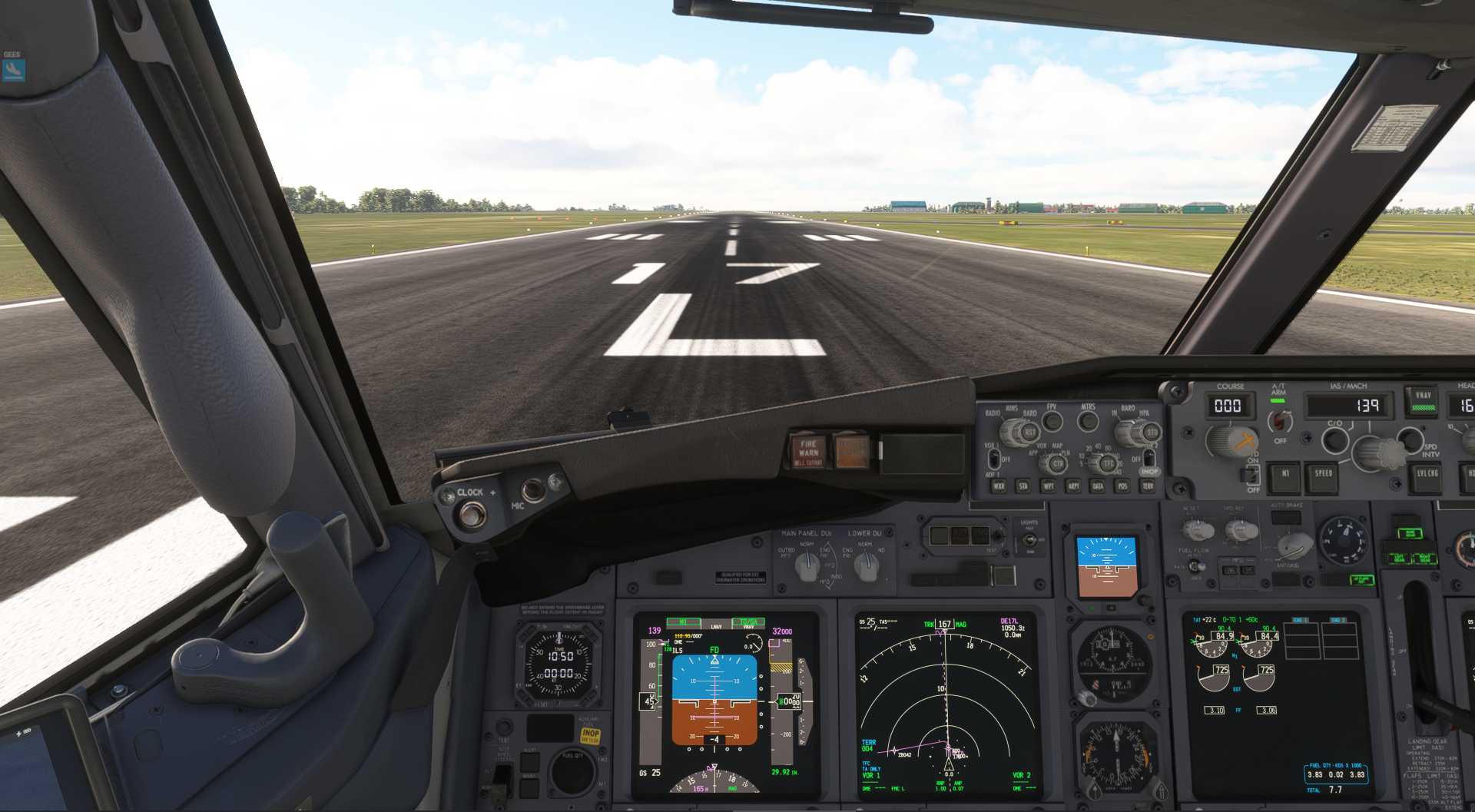1475x812 pixels.
Task: Enable the WPT waypoints display button
Action: click(1048, 486)
